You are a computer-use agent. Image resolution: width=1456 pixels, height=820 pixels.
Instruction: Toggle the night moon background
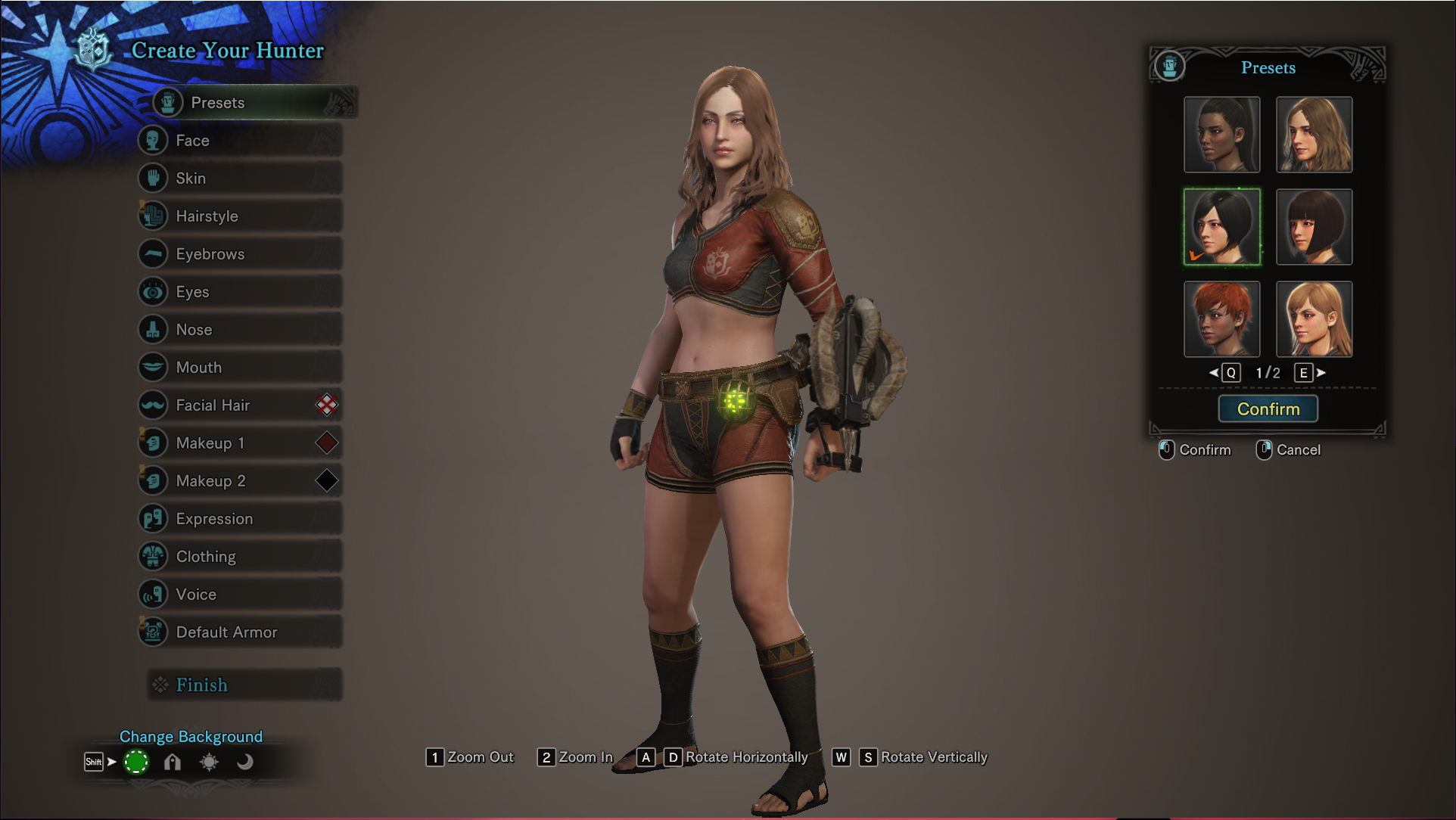(x=244, y=762)
